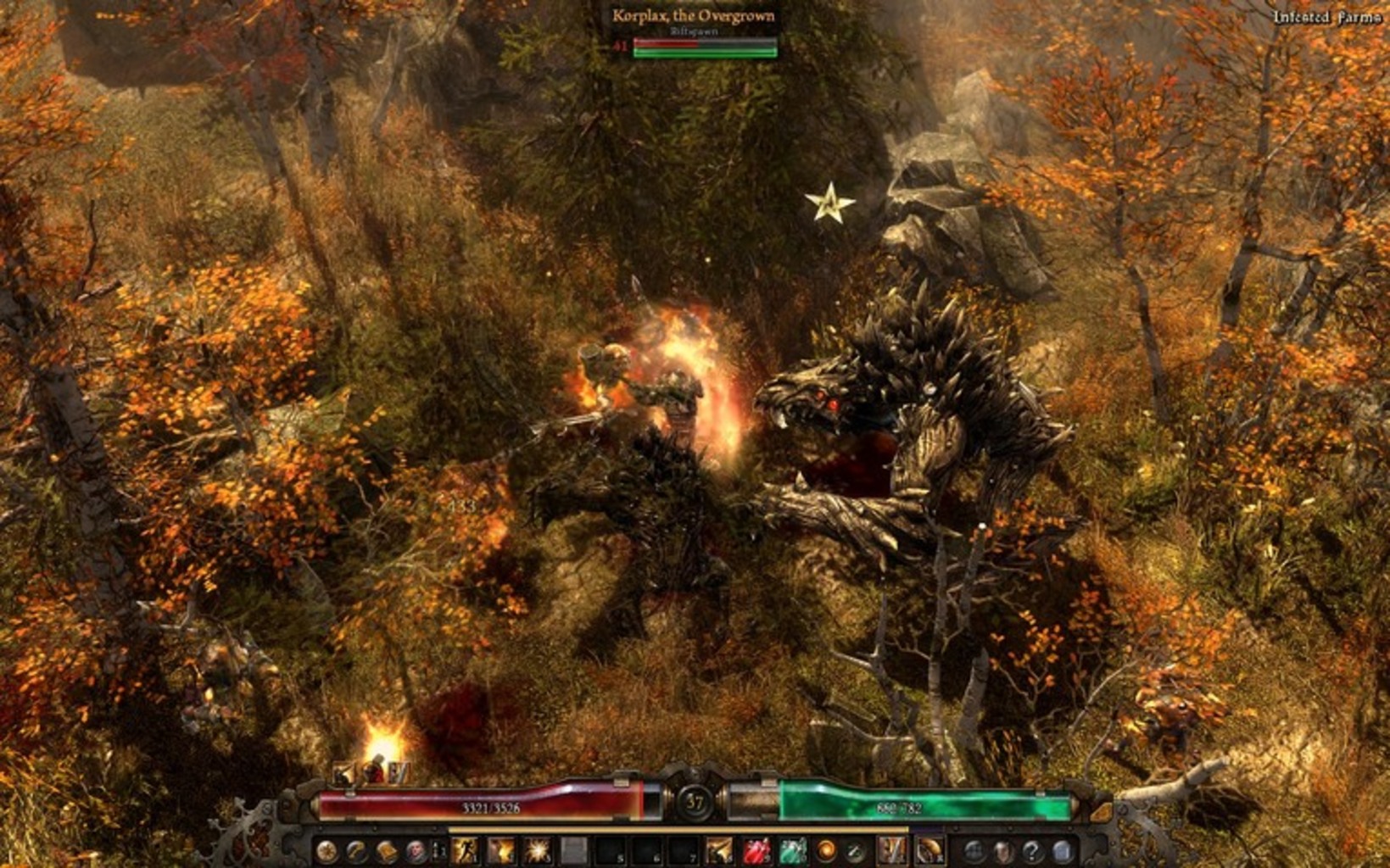Open the character portrait button
The image size is (1390, 868).
[x=416, y=850]
